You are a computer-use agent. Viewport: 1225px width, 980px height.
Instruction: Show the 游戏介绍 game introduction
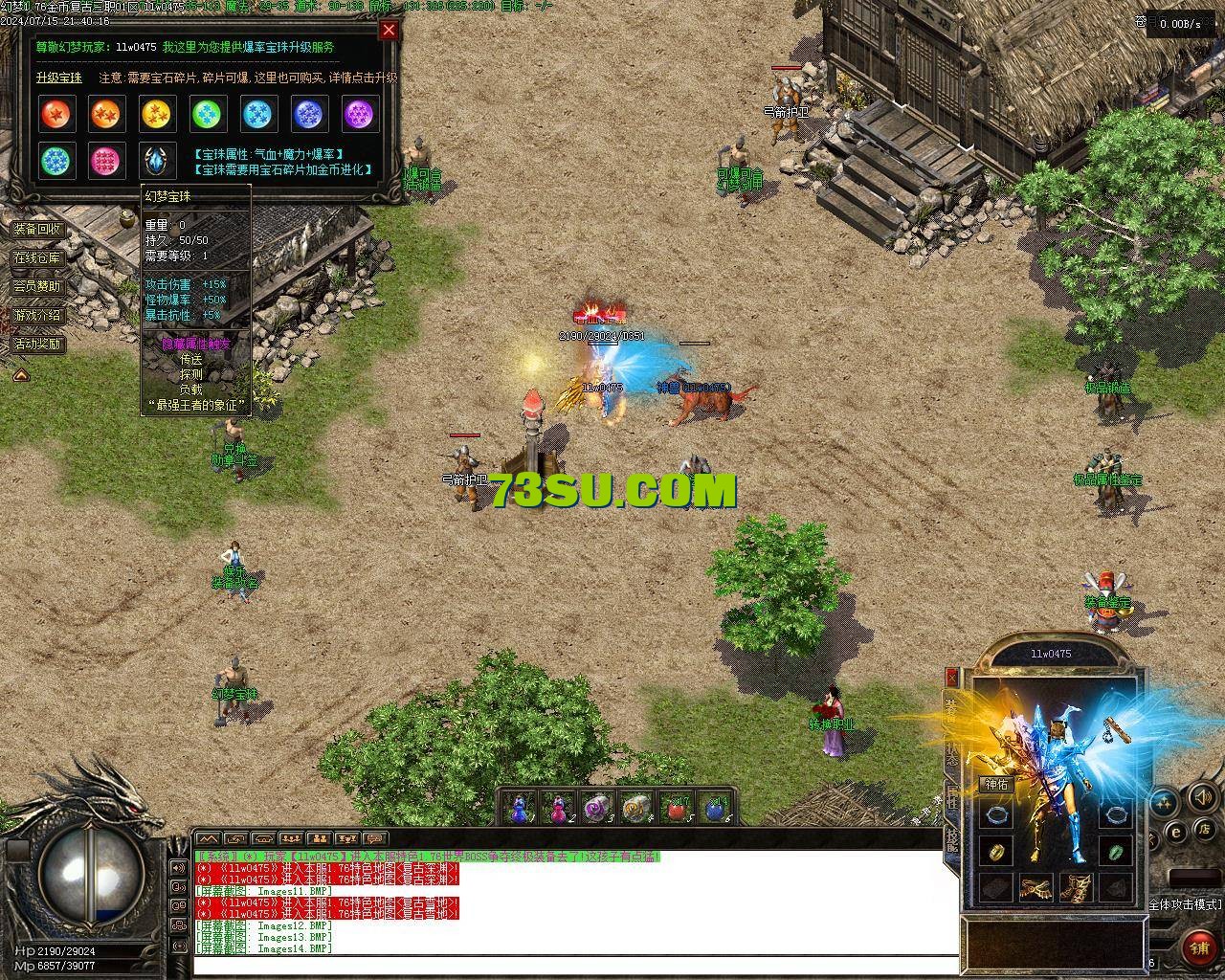coord(37,315)
